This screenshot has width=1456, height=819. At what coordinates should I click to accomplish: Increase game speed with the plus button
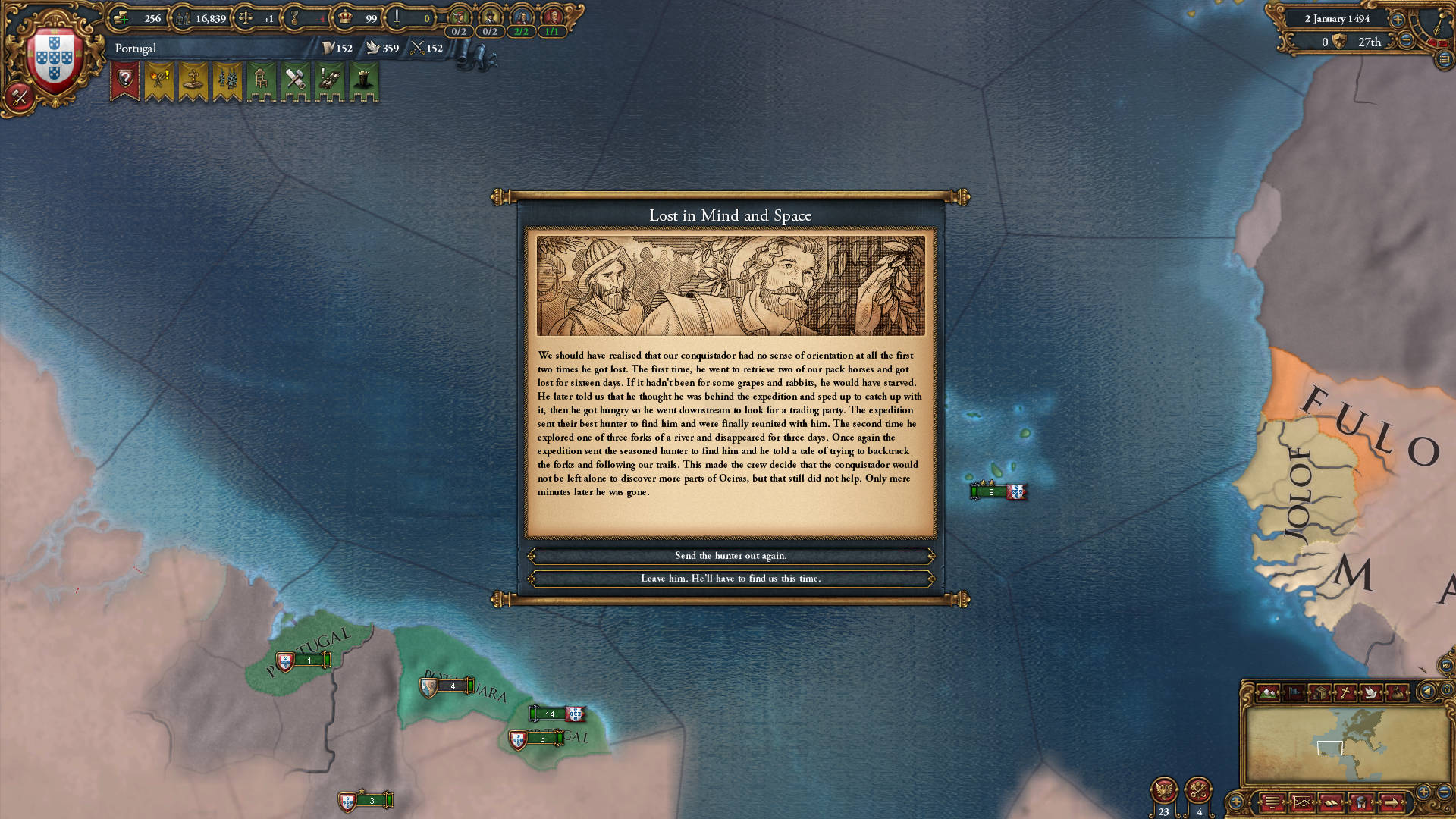point(1398,19)
